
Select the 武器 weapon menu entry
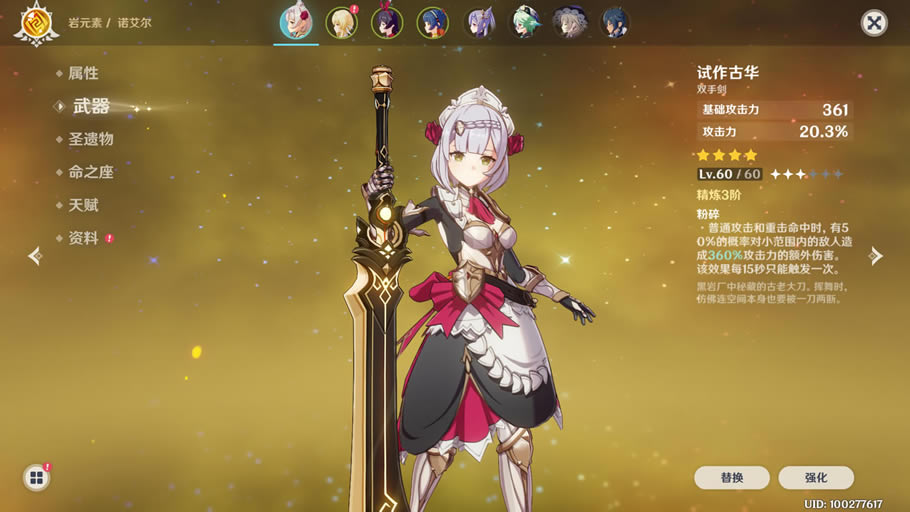(91, 106)
